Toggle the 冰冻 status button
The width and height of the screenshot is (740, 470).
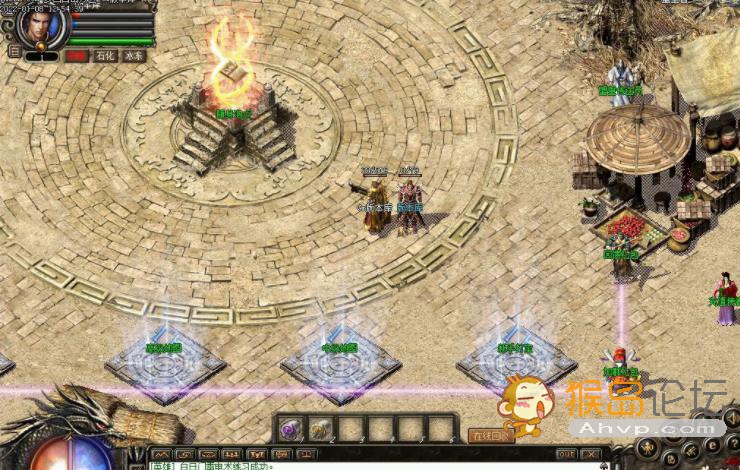click(x=134, y=56)
